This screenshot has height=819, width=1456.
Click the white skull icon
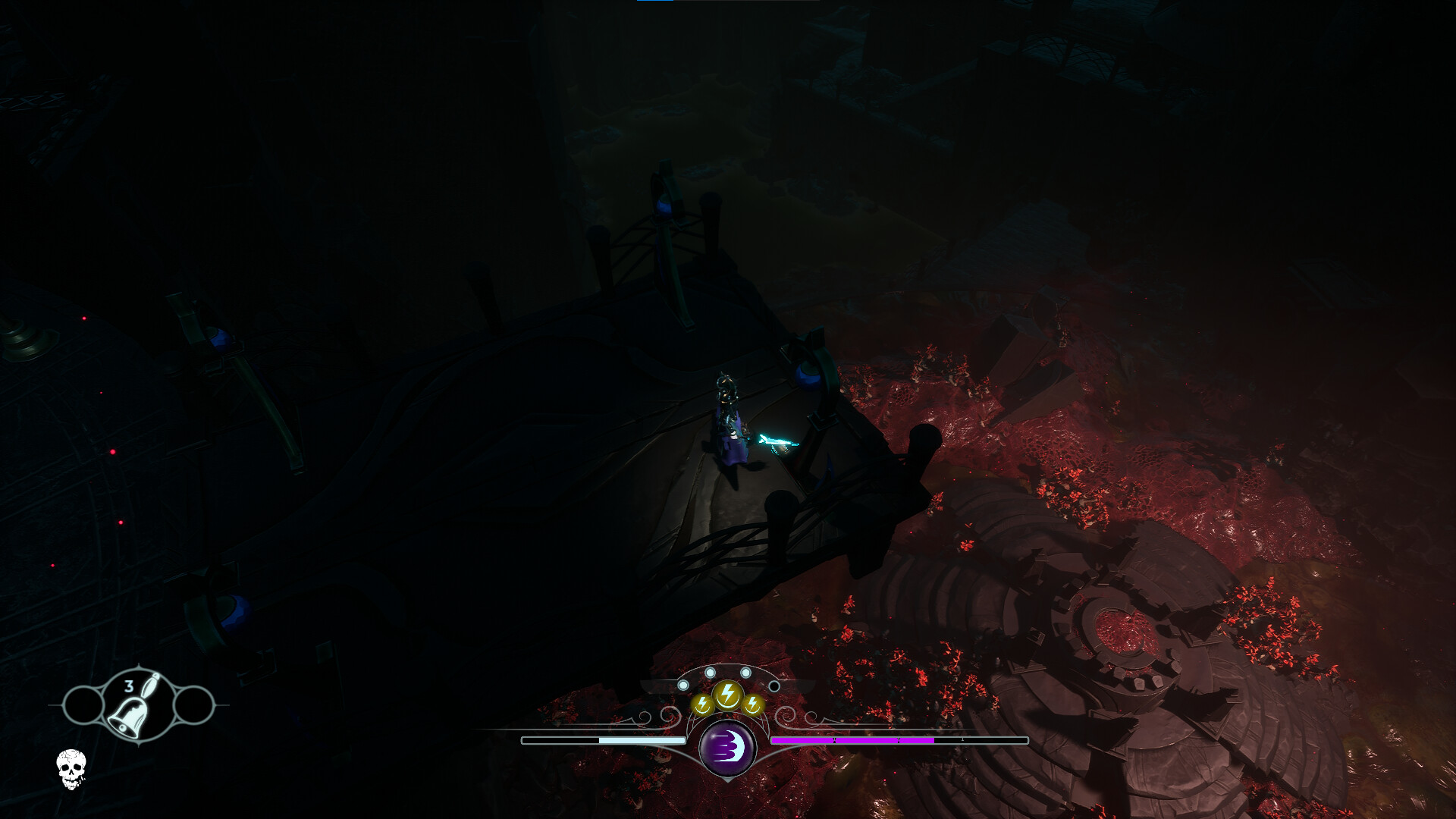(71, 768)
